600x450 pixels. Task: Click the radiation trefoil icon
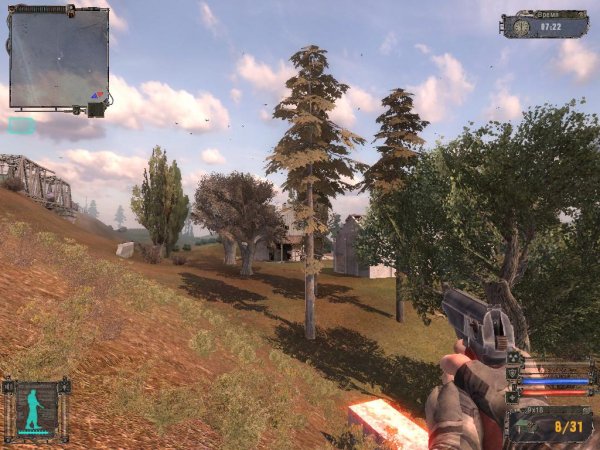tap(514, 357)
